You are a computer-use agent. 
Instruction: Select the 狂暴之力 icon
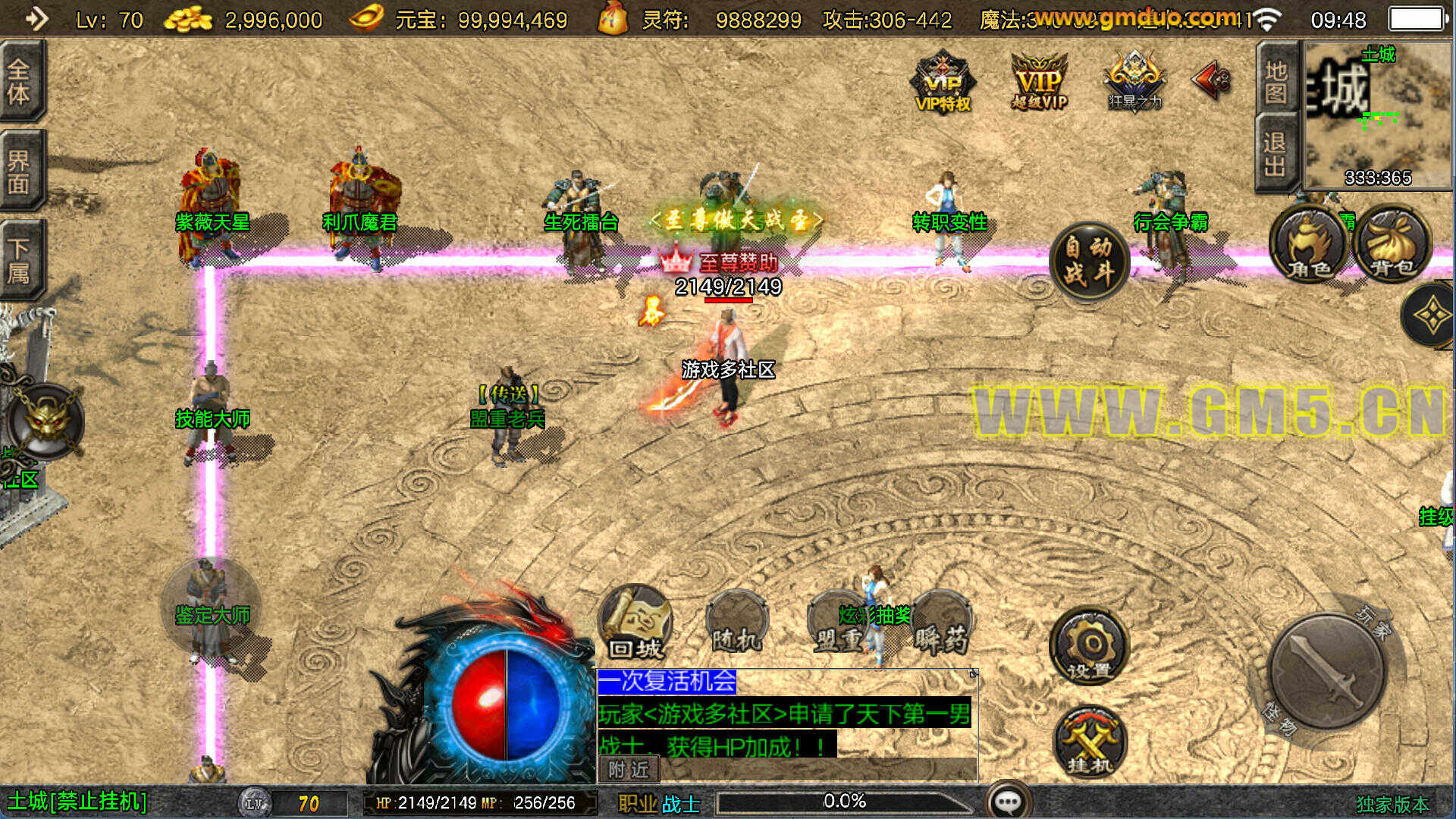[1134, 82]
